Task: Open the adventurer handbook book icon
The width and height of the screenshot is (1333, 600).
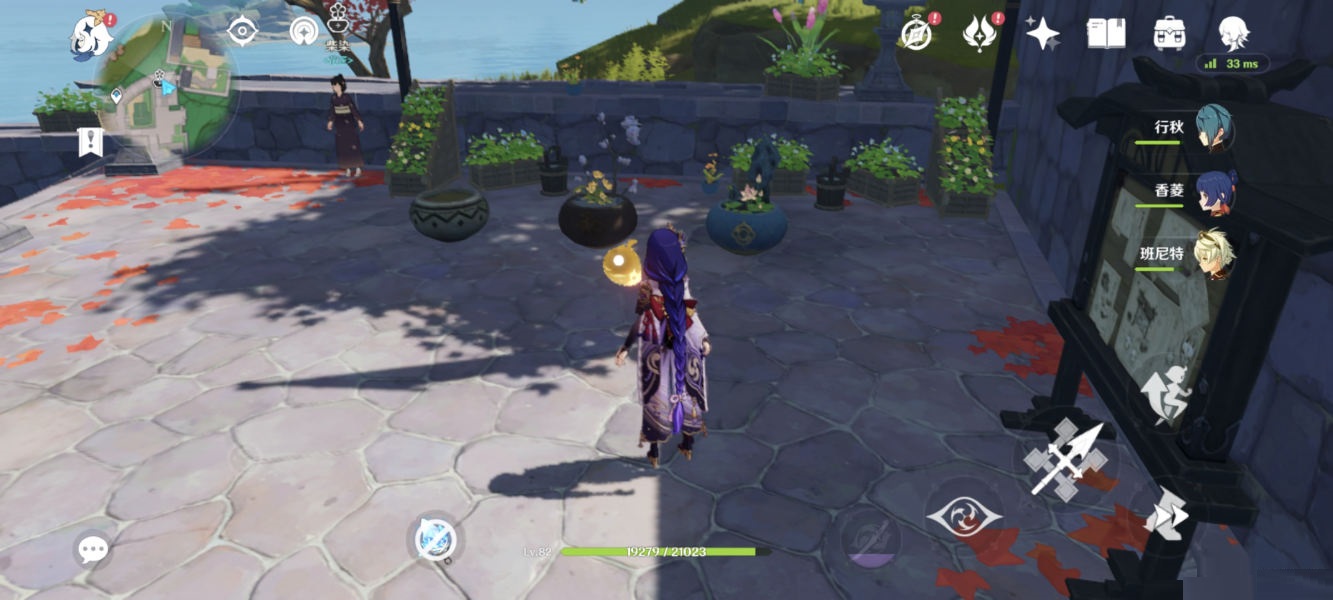Action: click(x=1105, y=34)
